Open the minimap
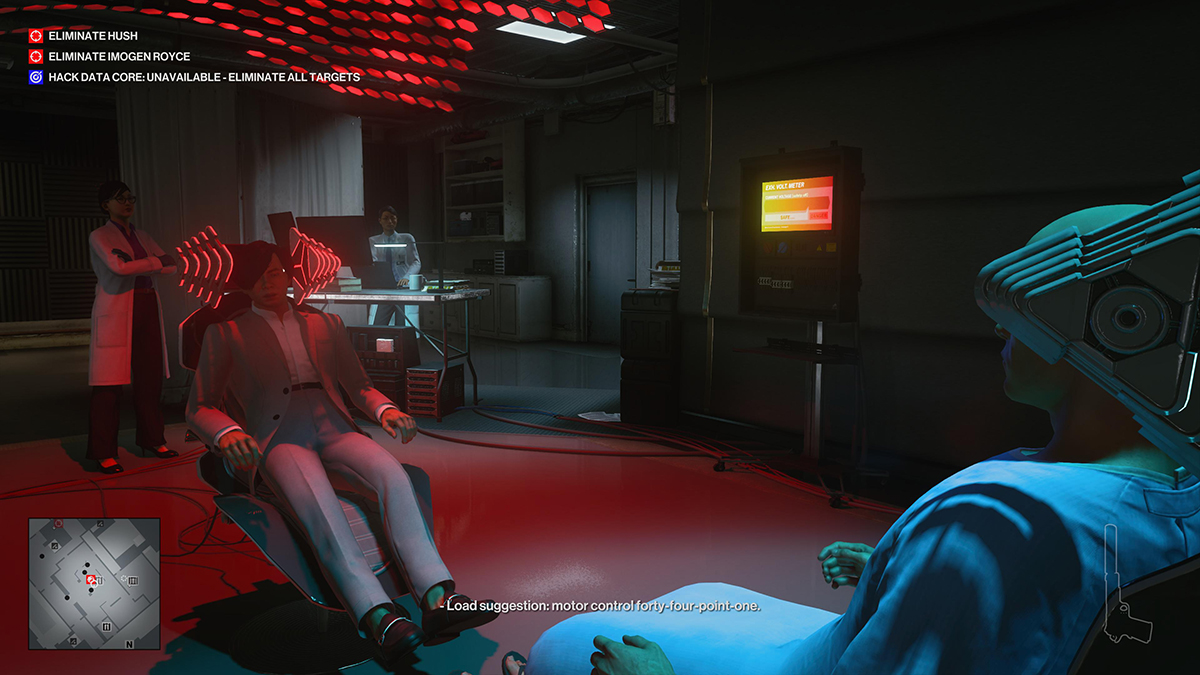Image resolution: width=1200 pixels, height=675 pixels. click(x=94, y=582)
